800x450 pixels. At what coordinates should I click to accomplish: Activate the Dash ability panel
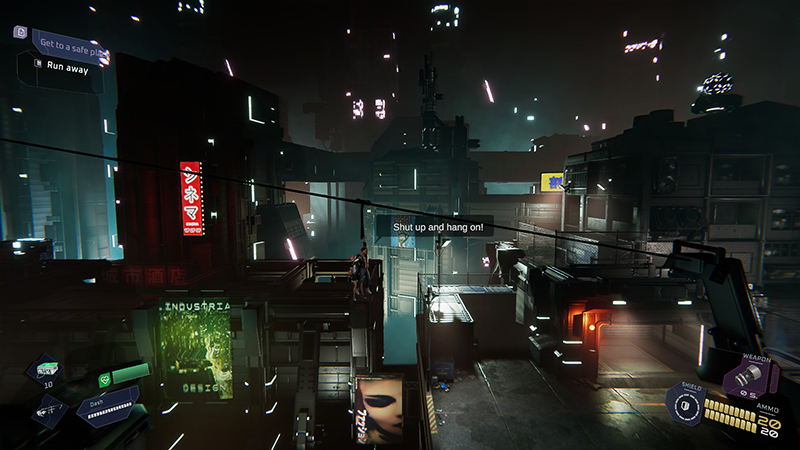pyautogui.click(x=108, y=407)
